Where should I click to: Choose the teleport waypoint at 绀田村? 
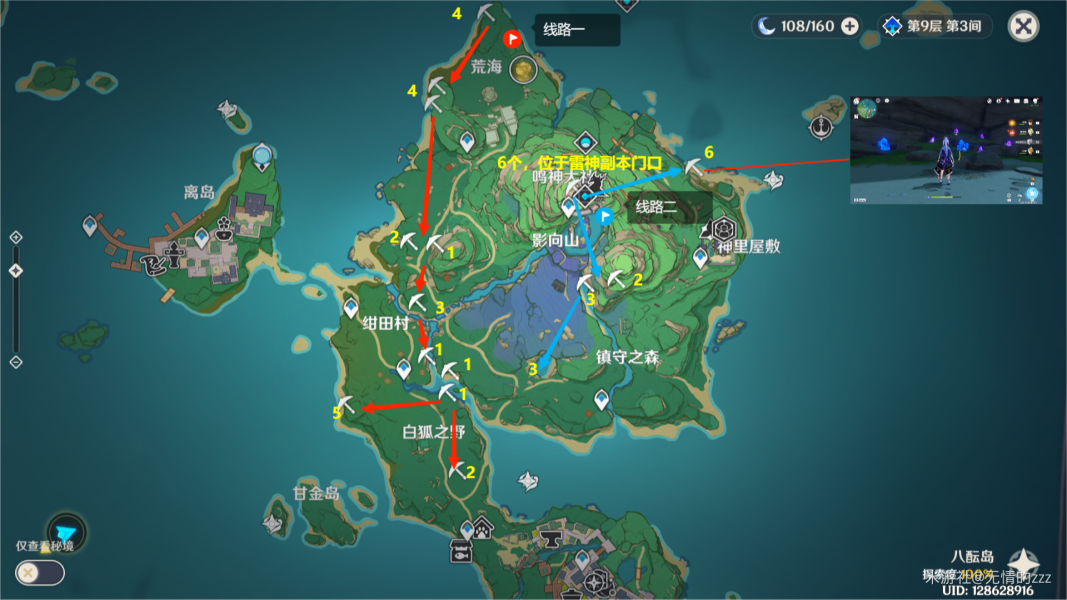pos(351,307)
